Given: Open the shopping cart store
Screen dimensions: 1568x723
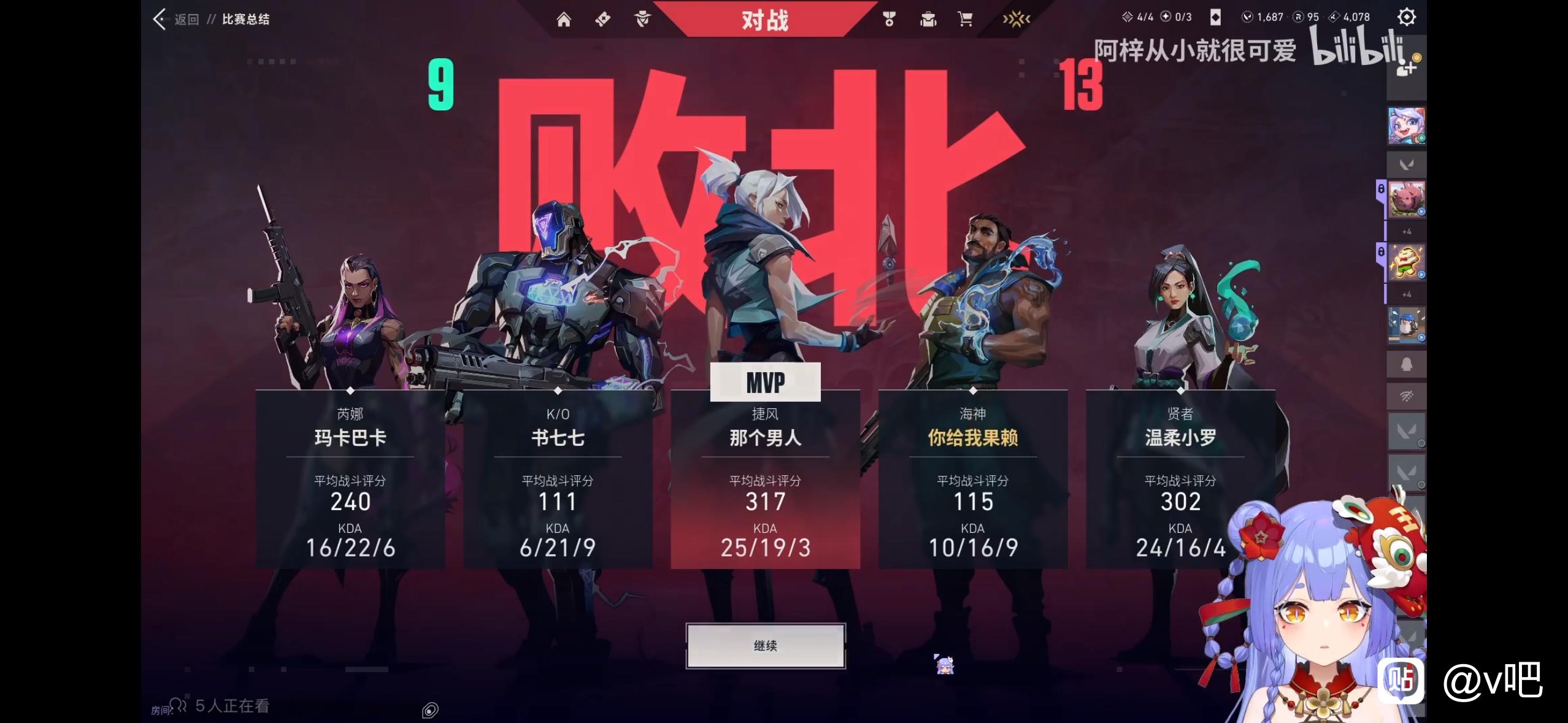Looking at the screenshot, I should coord(965,20).
